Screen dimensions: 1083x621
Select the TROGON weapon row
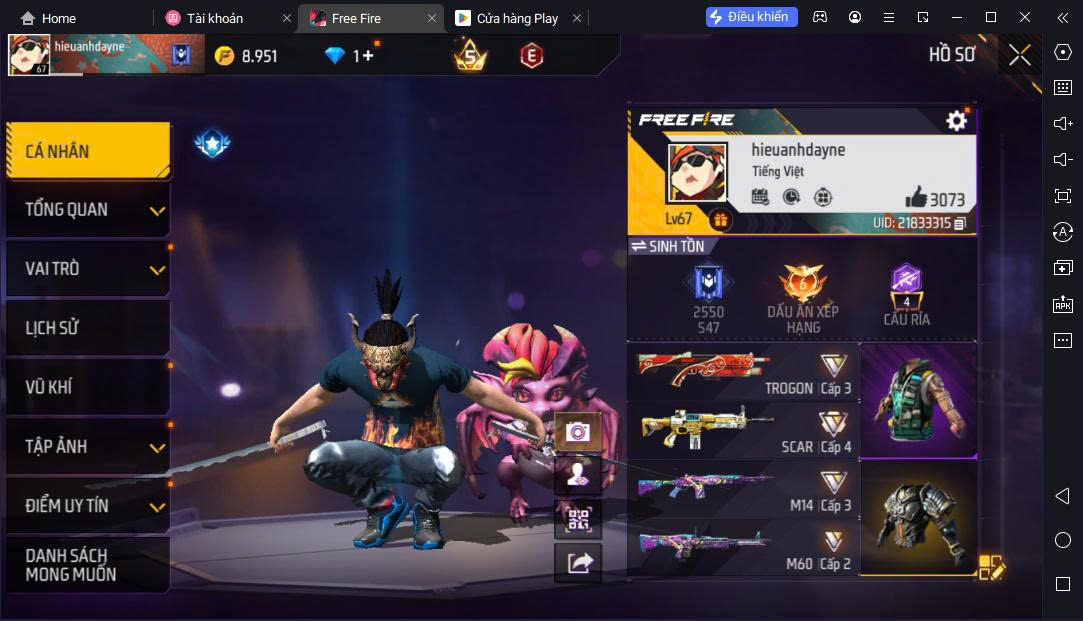tap(743, 372)
